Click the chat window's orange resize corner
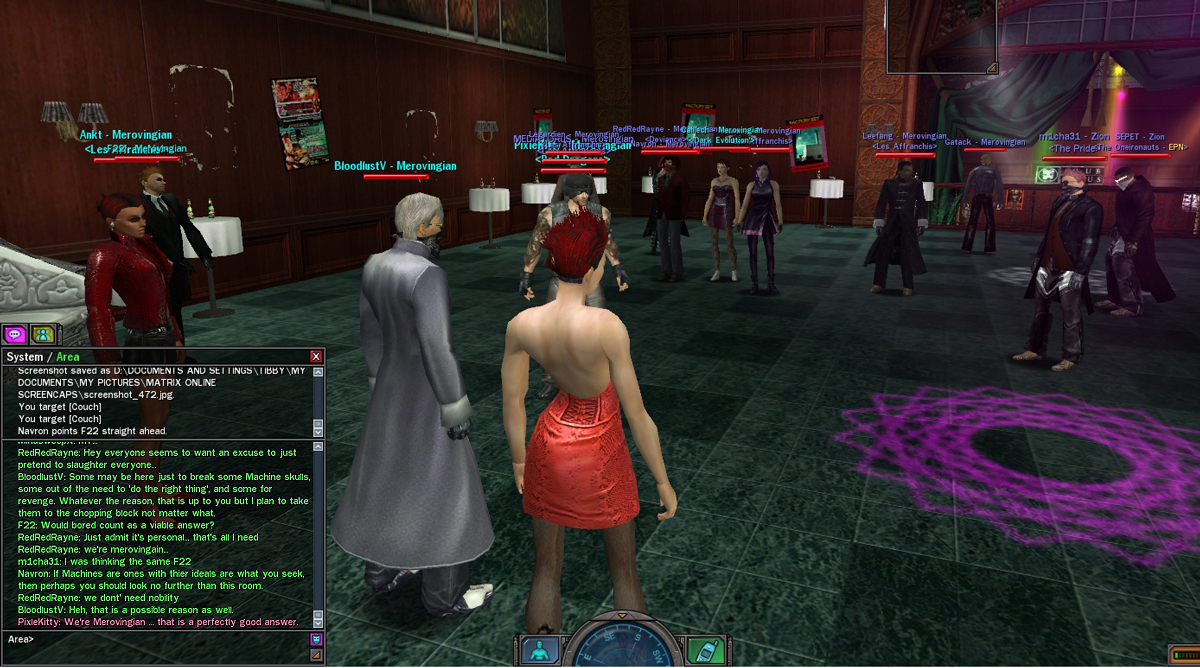The height and width of the screenshot is (668, 1200). click(x=317, y=655)
